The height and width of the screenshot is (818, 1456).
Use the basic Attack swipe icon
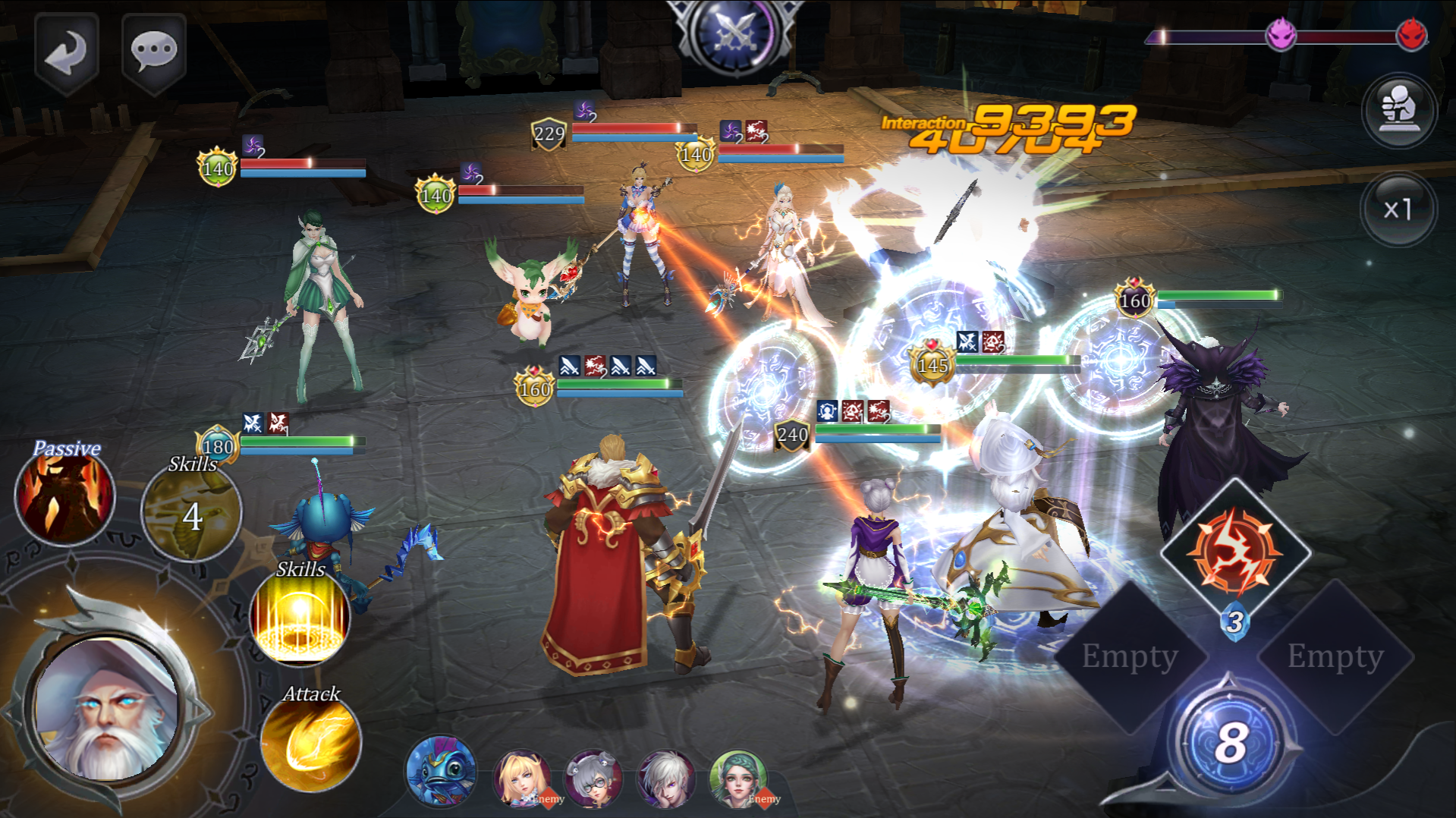[x=311, y=744]
